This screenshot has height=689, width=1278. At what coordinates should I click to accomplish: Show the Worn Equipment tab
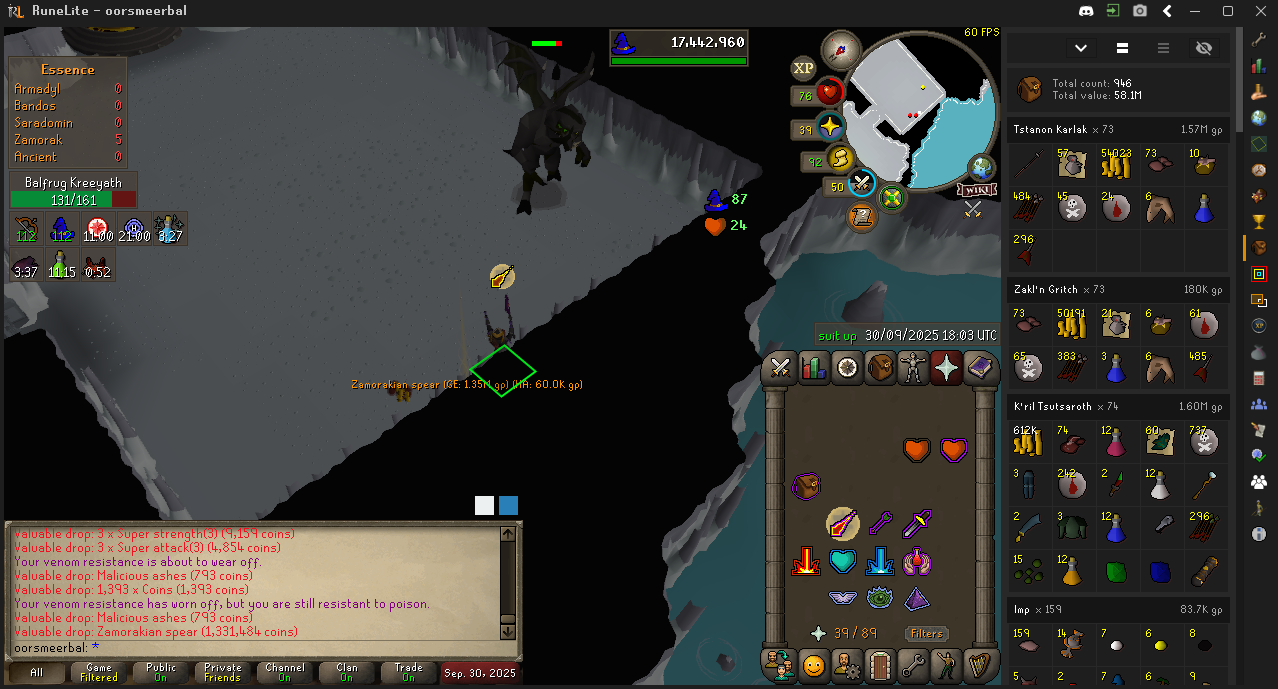point(913,369)
